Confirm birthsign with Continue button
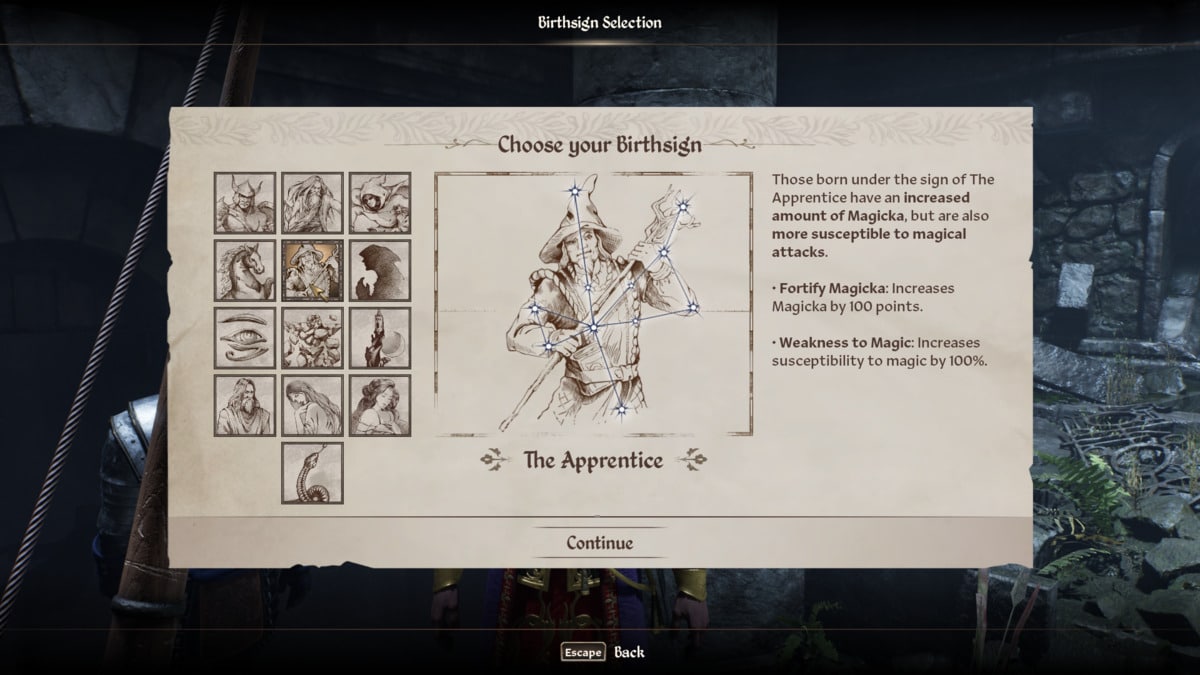This screenshot has height=675, width=1200. pos(599,543)
